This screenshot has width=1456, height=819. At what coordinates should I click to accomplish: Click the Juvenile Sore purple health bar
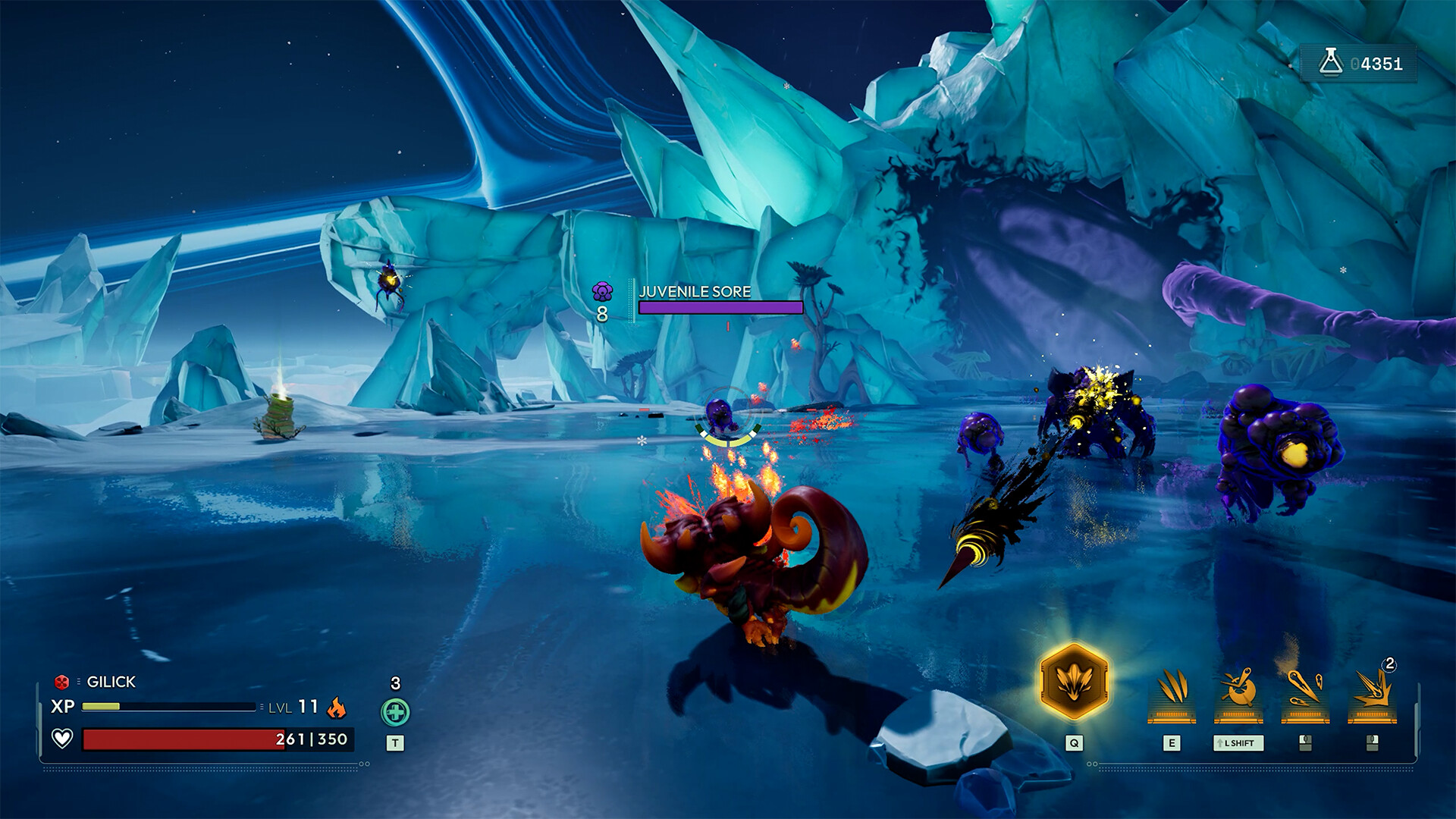coord(719,308)
